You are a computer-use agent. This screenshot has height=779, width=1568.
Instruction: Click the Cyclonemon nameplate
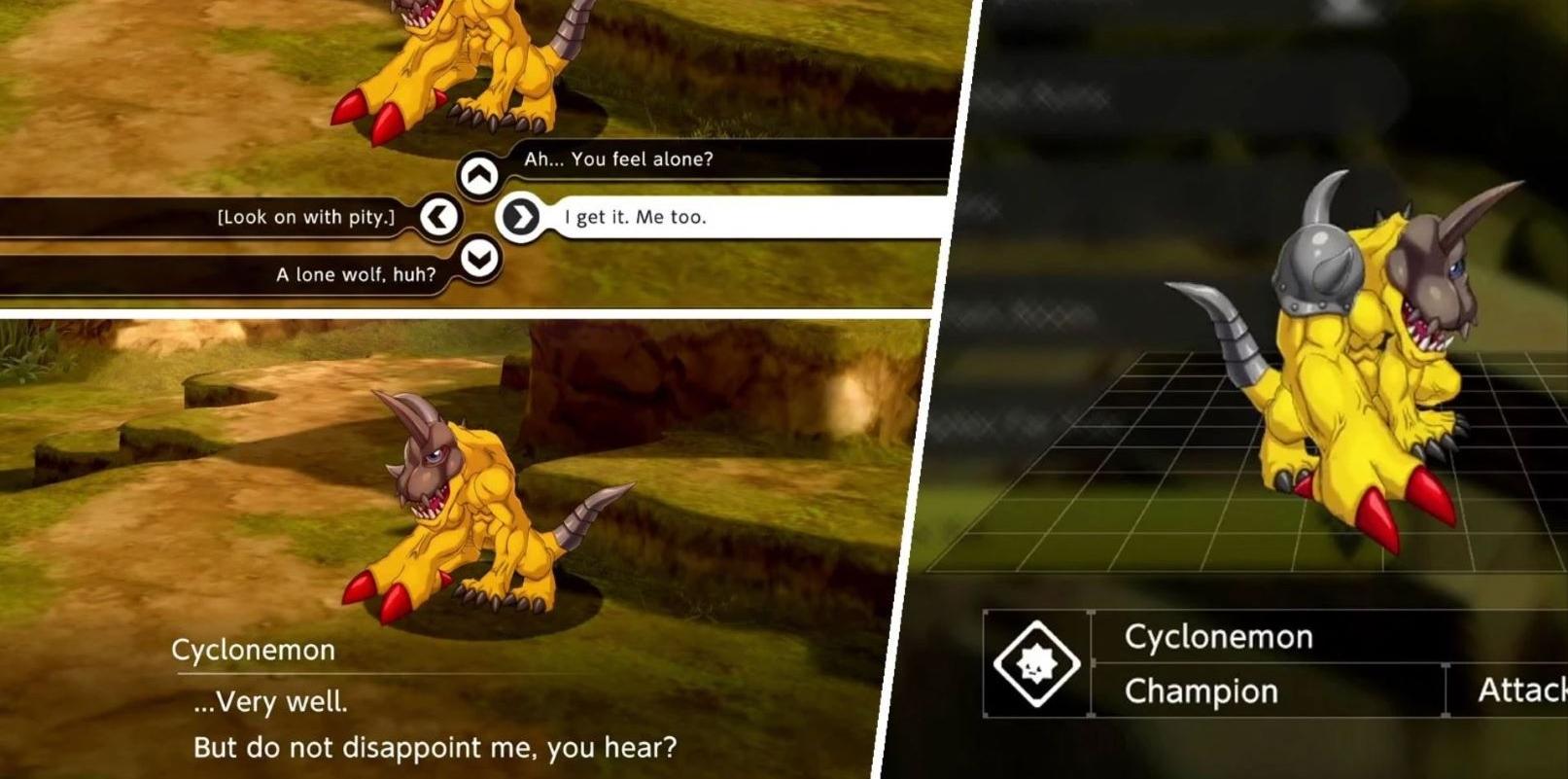(1218, 636)
